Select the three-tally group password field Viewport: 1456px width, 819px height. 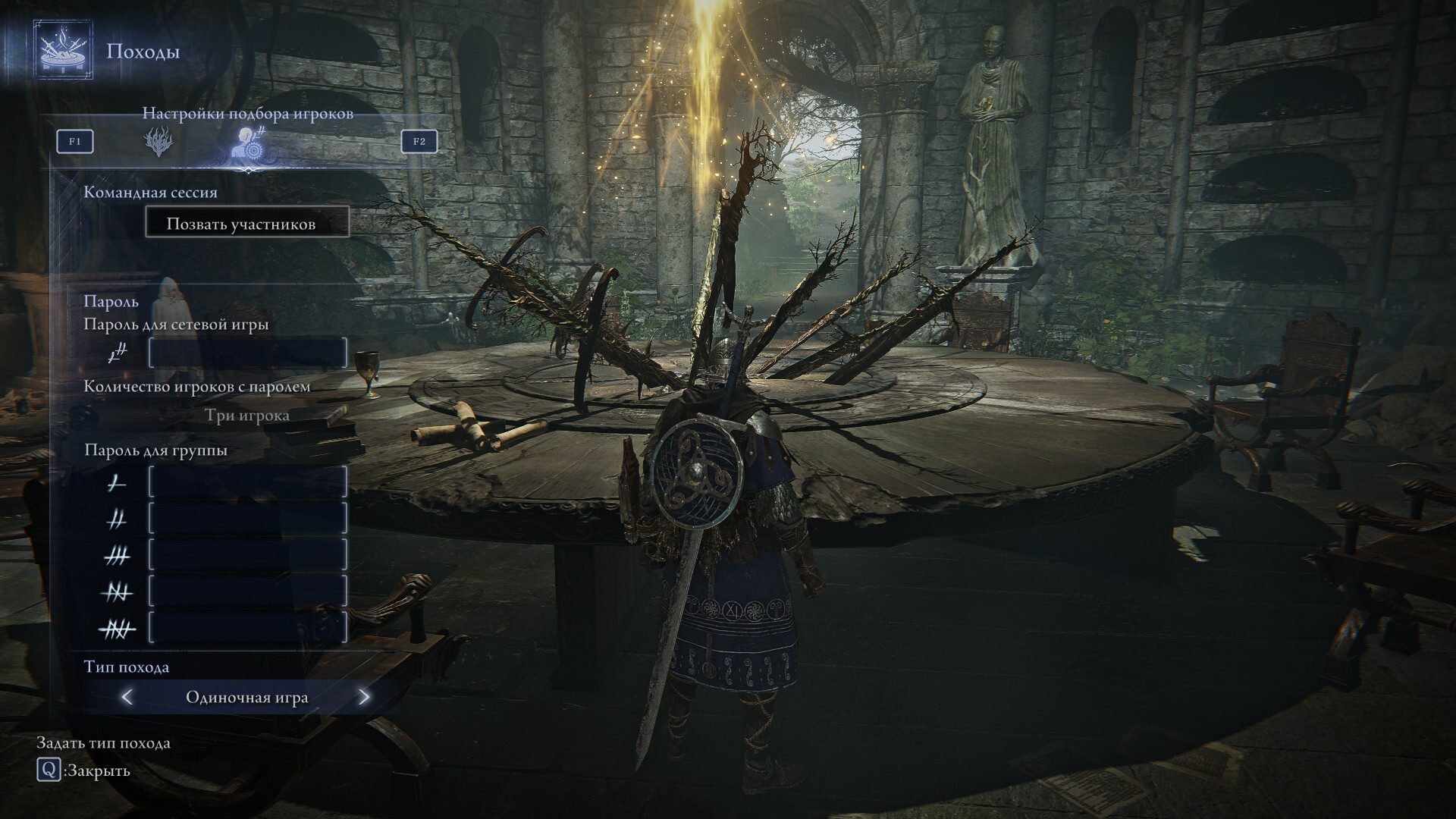[x=248, y=555]
